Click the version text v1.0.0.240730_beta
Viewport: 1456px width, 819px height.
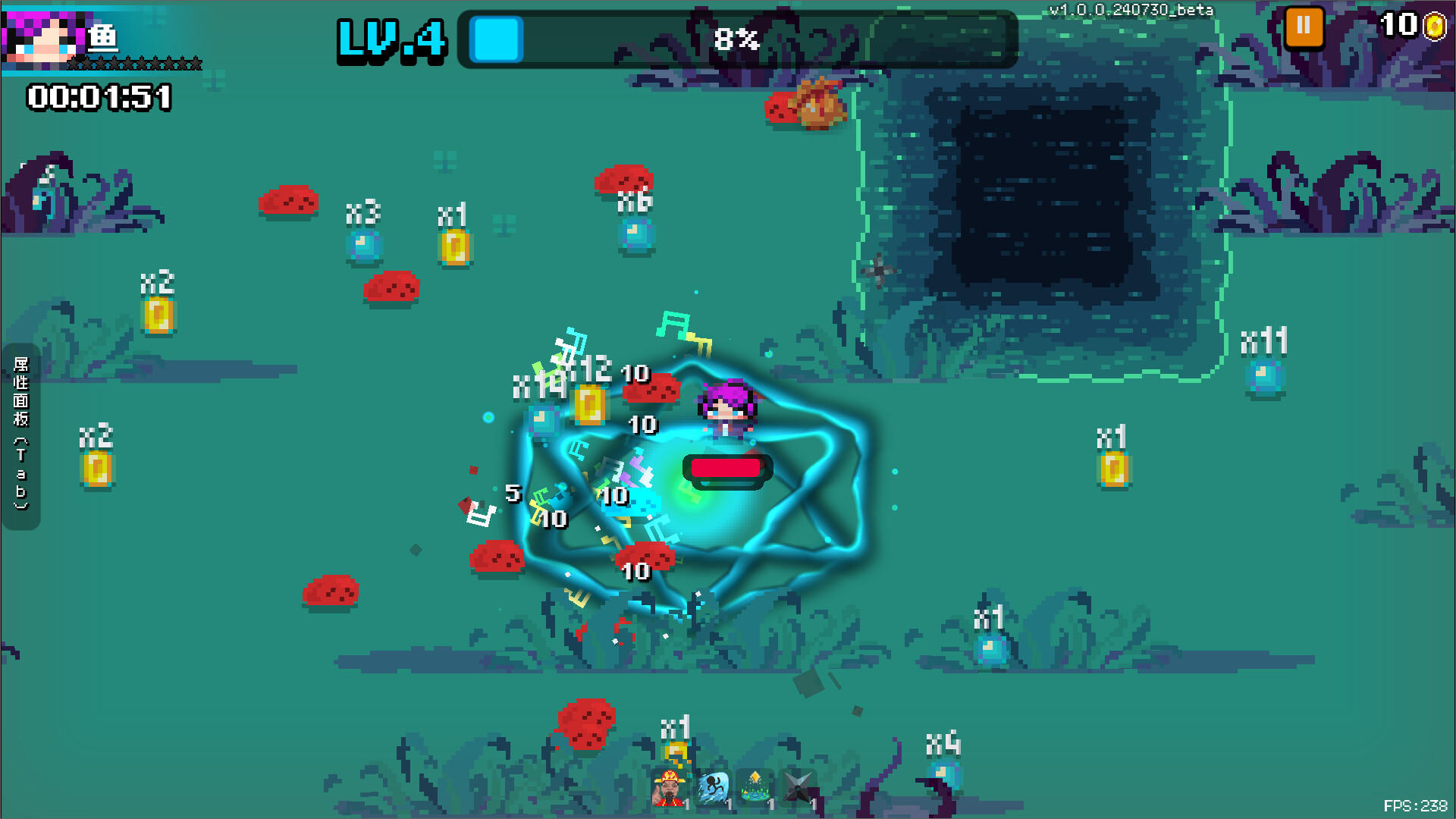1131,11
